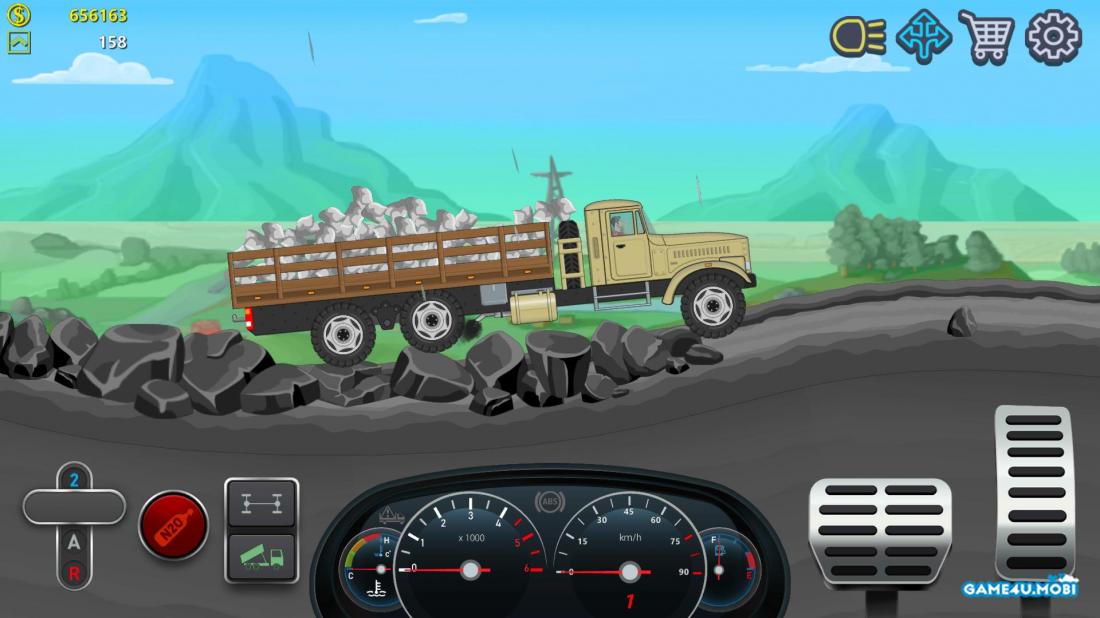Tap the green dump truck unload button
Image resolution: width=1100 pixels, height=618 pixels.
coord(261,557)
